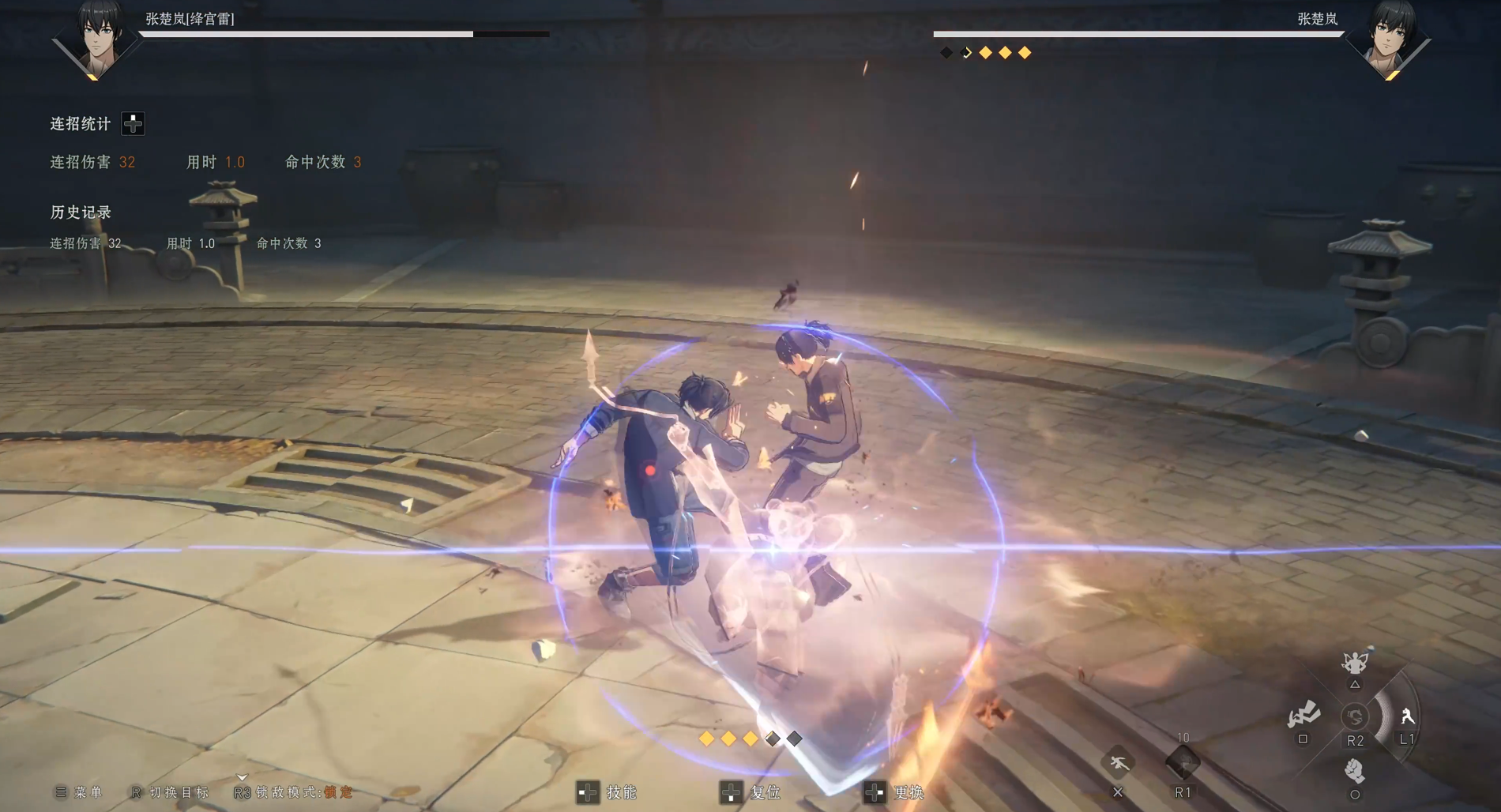Select the central dragon emblem skill
This screenshot has height=812, width=1501.
(x=1355, y=716)
